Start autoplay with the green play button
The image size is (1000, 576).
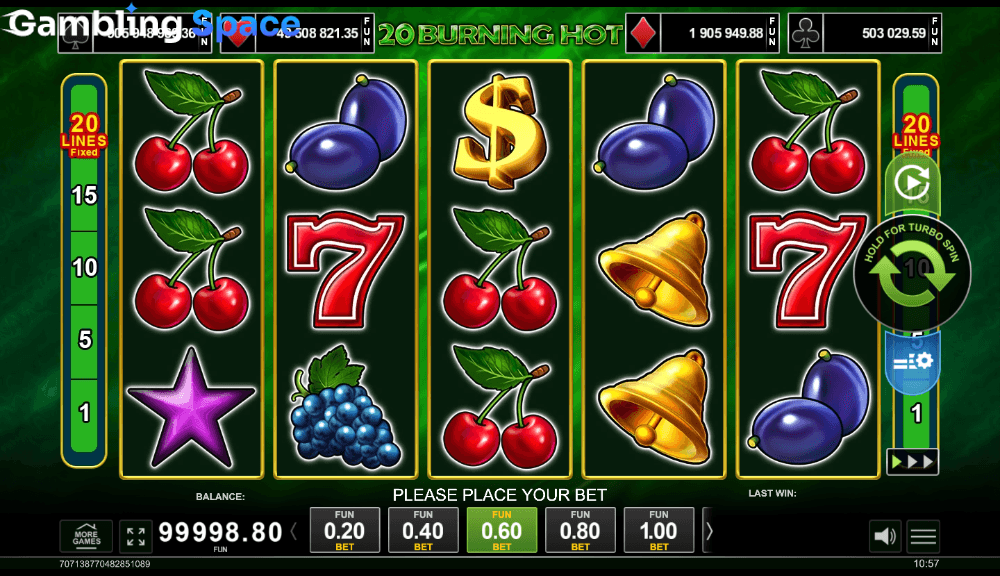[911, 183]
